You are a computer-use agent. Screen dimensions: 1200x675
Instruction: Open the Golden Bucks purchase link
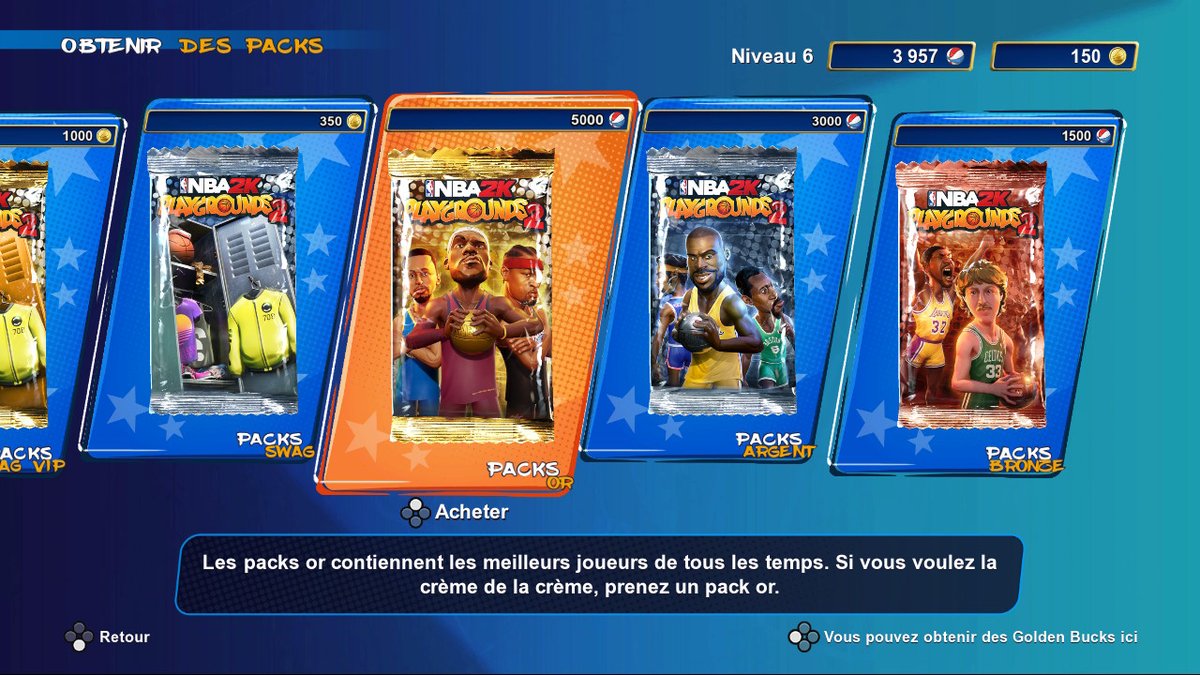pyautogui.click(x=966, y=637)
